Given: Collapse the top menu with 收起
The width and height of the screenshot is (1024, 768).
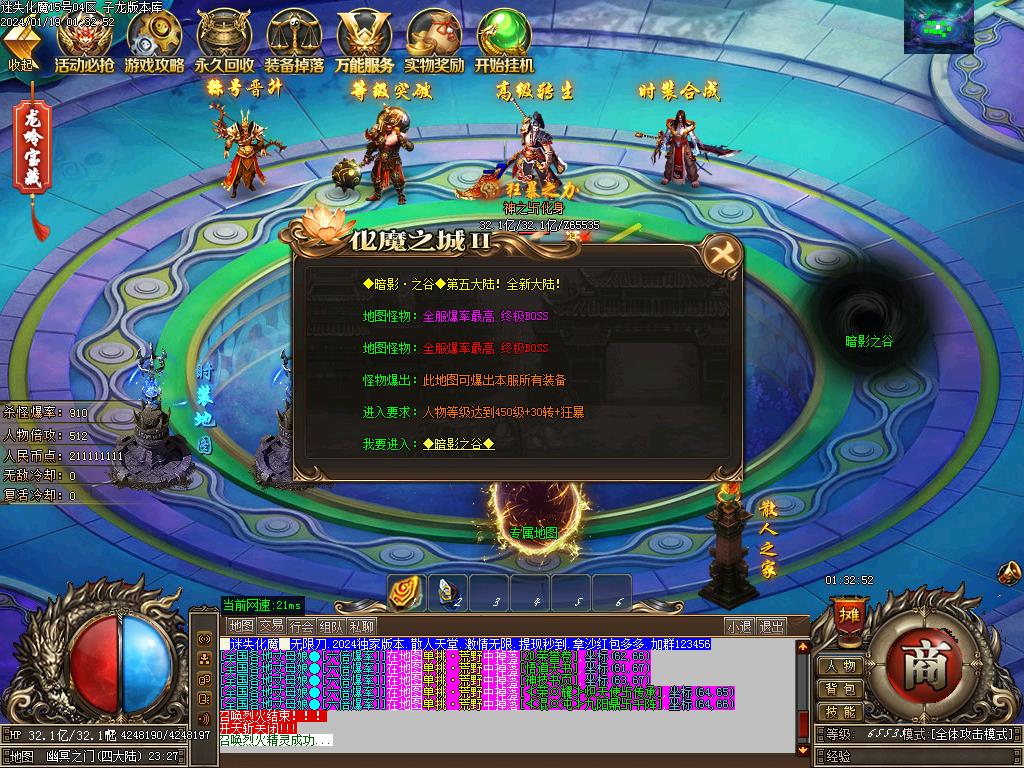Looking at the screenshot, I should point(20,47).
